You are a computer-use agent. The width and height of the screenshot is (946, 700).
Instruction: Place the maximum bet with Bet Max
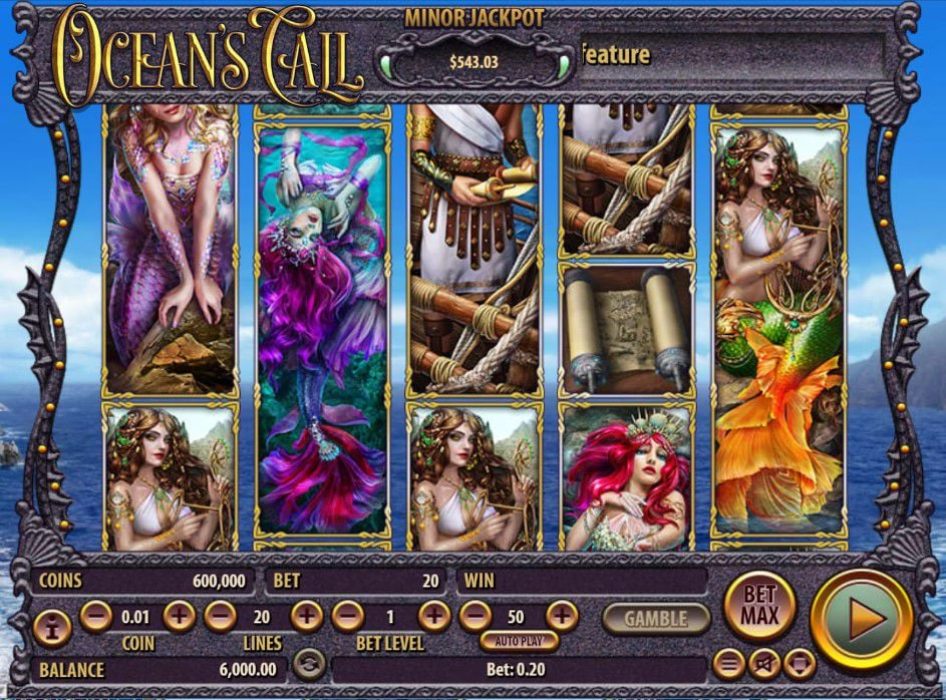pos(759,605)
